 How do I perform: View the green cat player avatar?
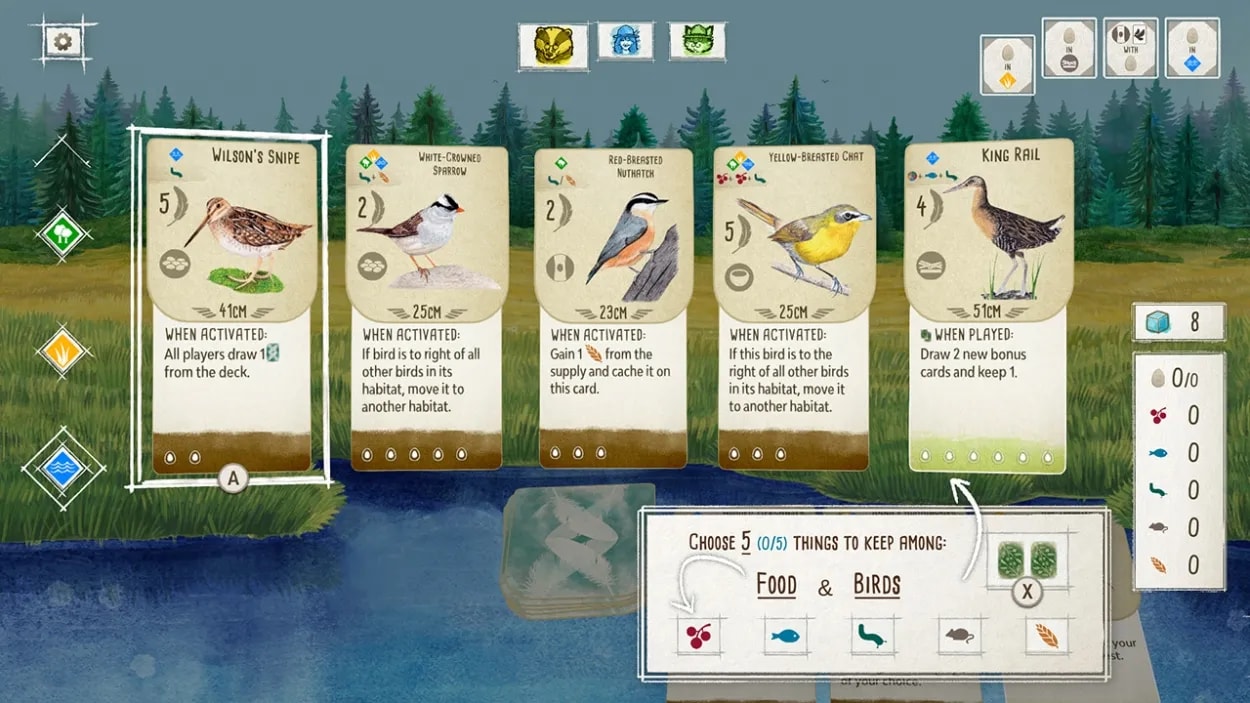pos(697,41)
